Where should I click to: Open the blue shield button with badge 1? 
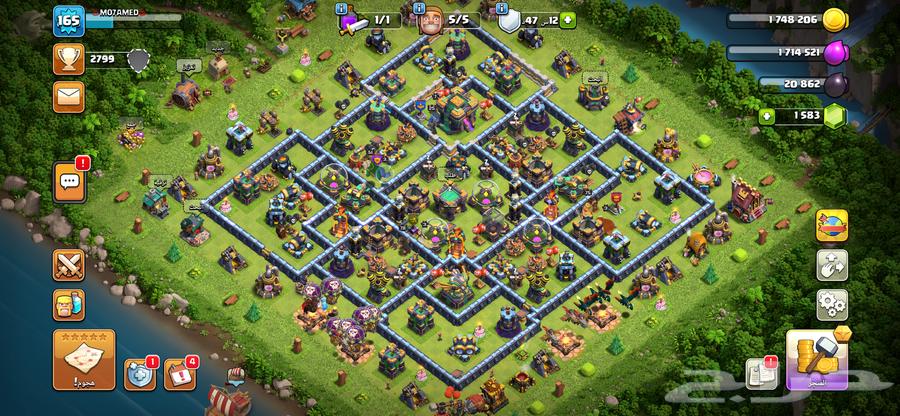(x=138, y=374)
